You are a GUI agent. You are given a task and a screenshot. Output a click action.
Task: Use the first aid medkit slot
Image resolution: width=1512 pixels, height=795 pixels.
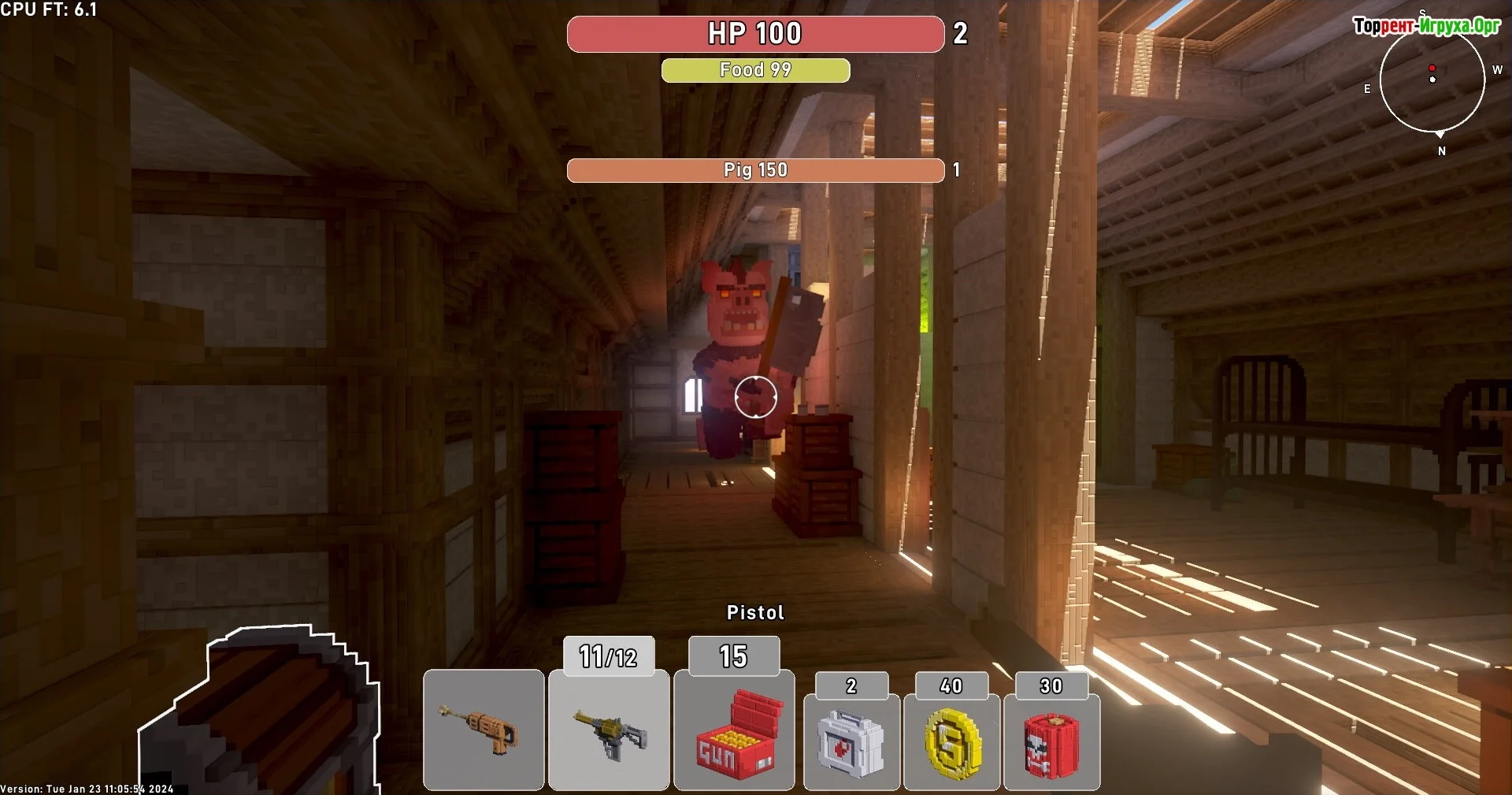coord(851,741)
